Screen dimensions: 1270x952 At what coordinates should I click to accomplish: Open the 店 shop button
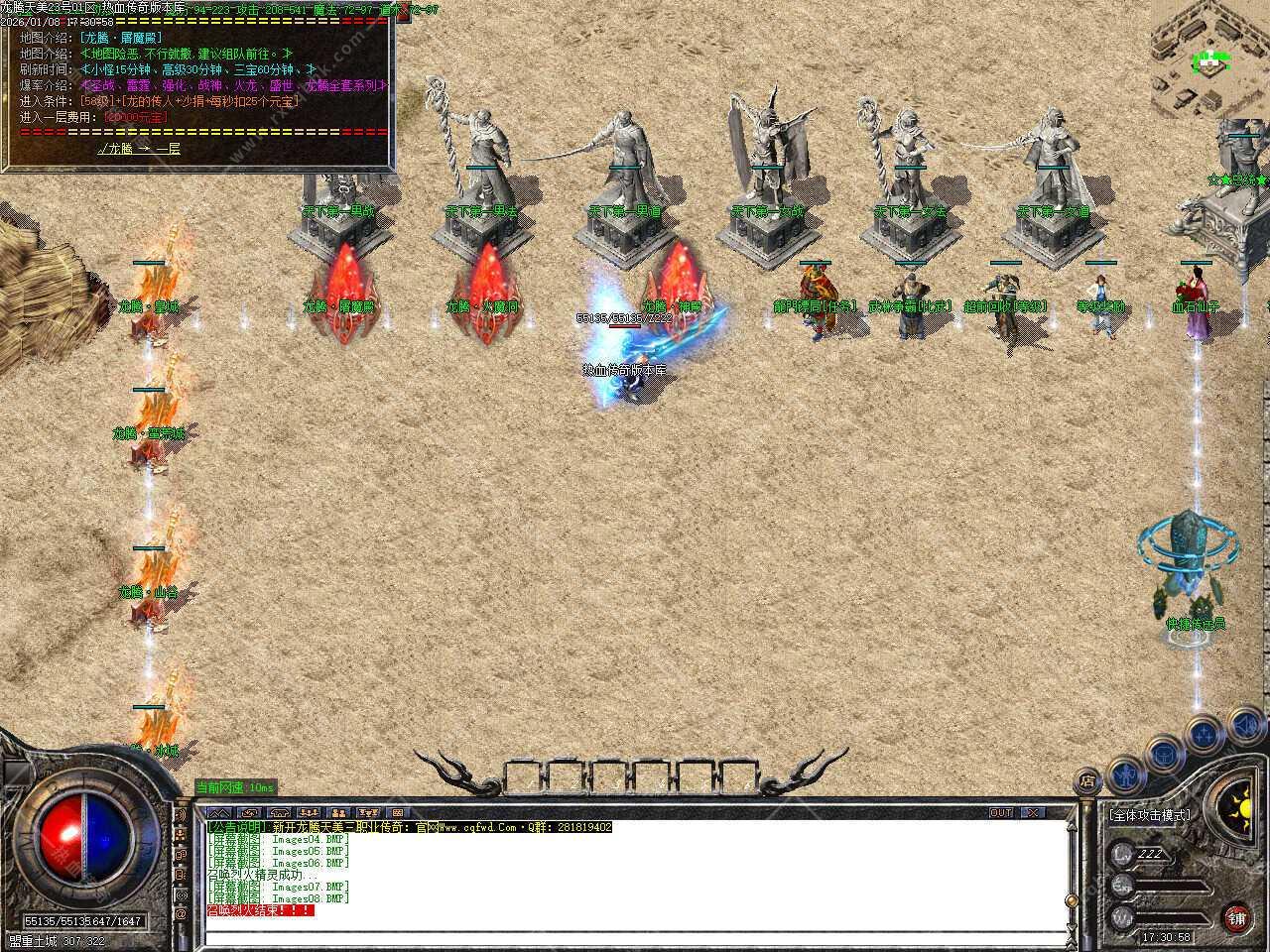pyautogui.click(x=1088, y=782)
